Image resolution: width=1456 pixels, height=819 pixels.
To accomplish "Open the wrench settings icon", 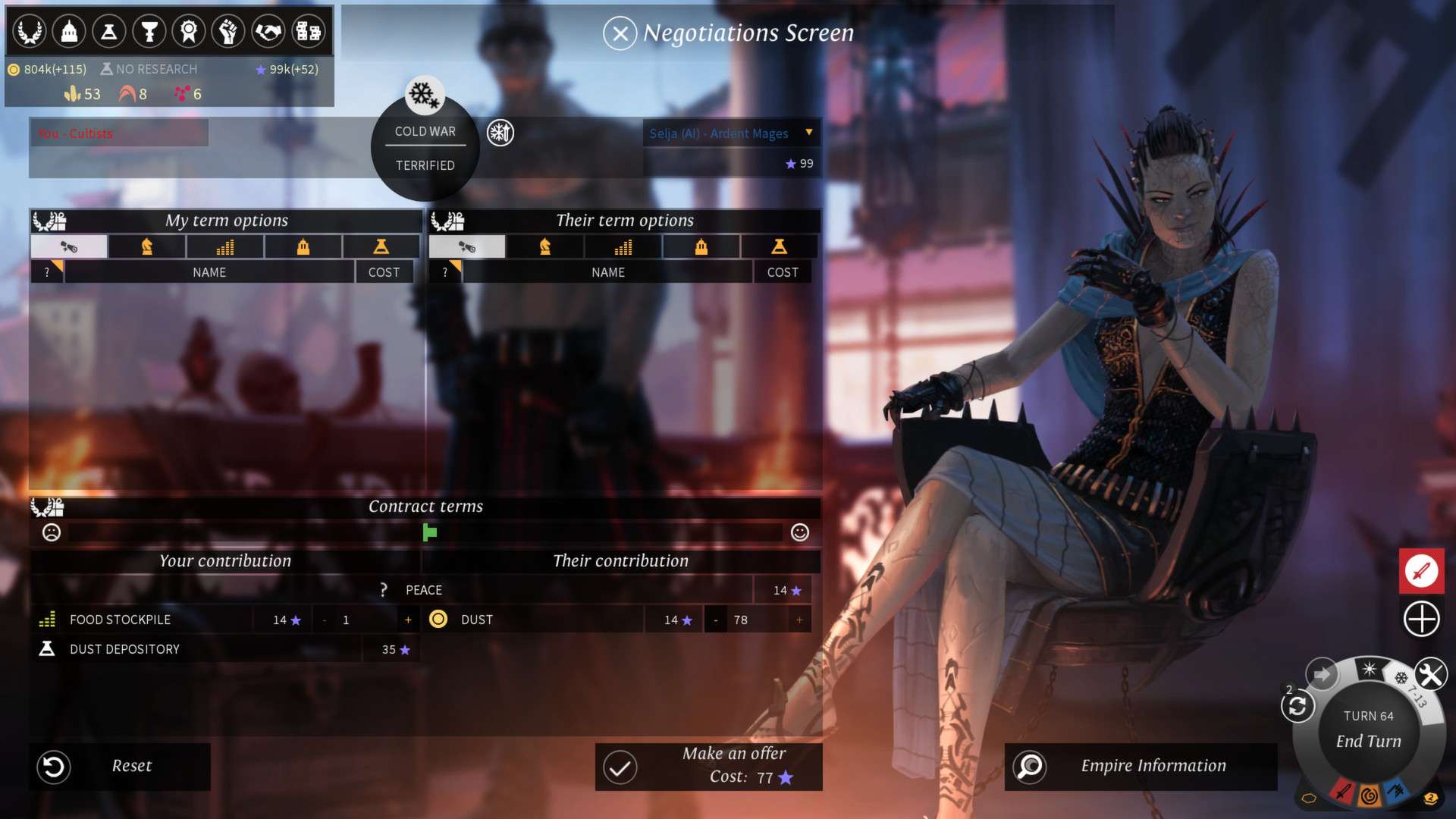I will (1430, 673).
